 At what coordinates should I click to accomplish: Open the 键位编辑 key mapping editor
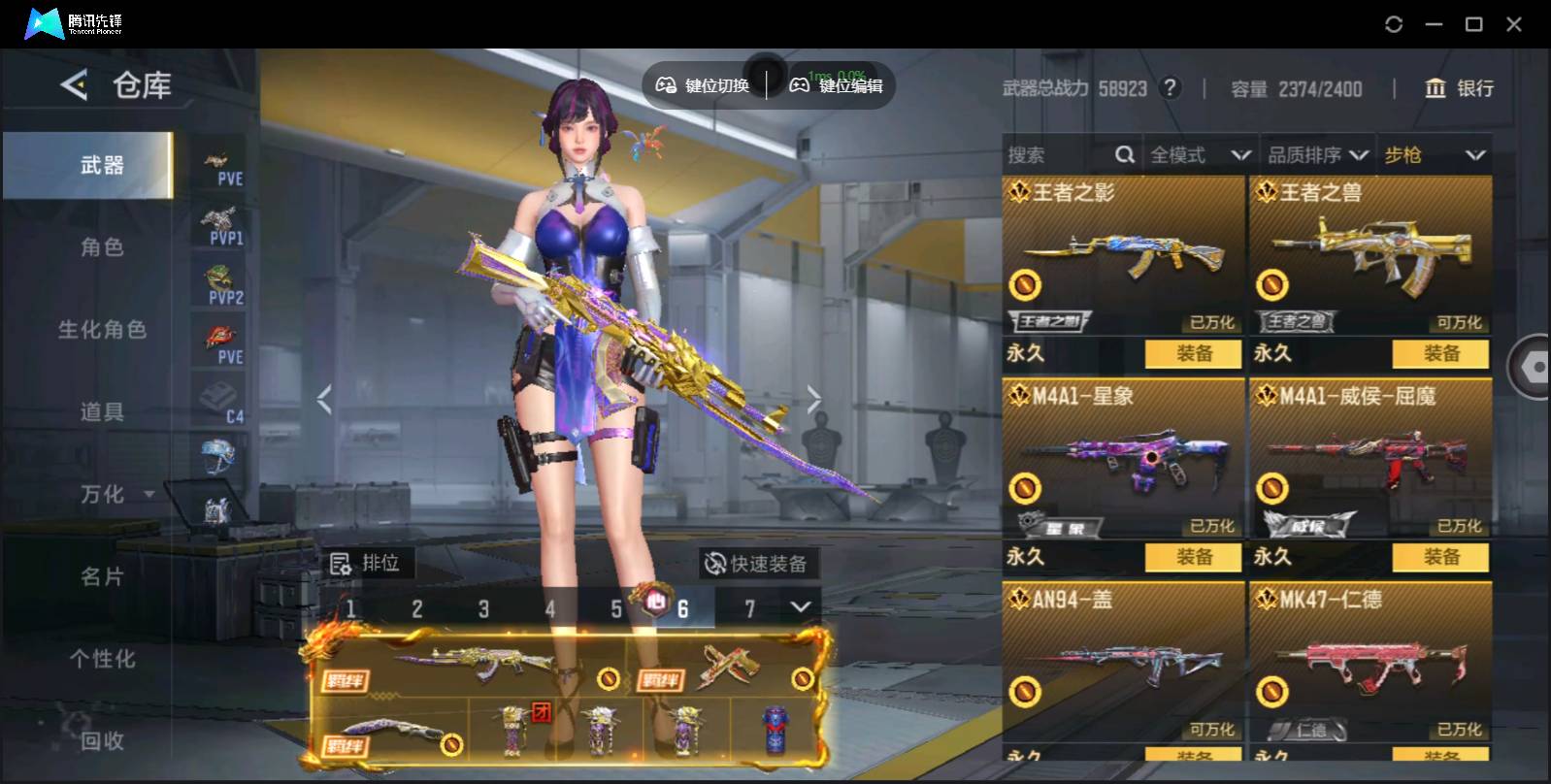coord(837,85)
